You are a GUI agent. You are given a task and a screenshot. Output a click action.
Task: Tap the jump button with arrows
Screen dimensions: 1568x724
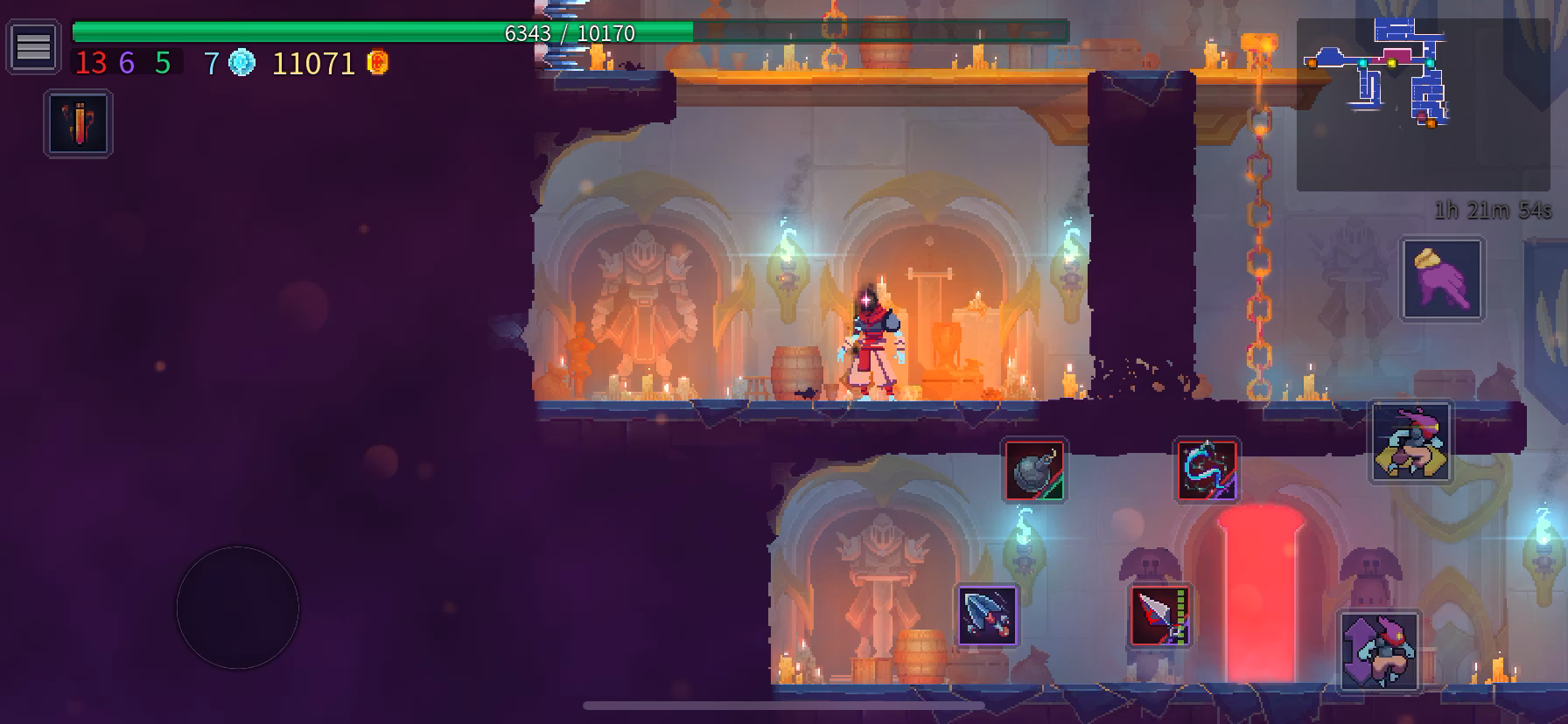click(x=1379, y=651)
